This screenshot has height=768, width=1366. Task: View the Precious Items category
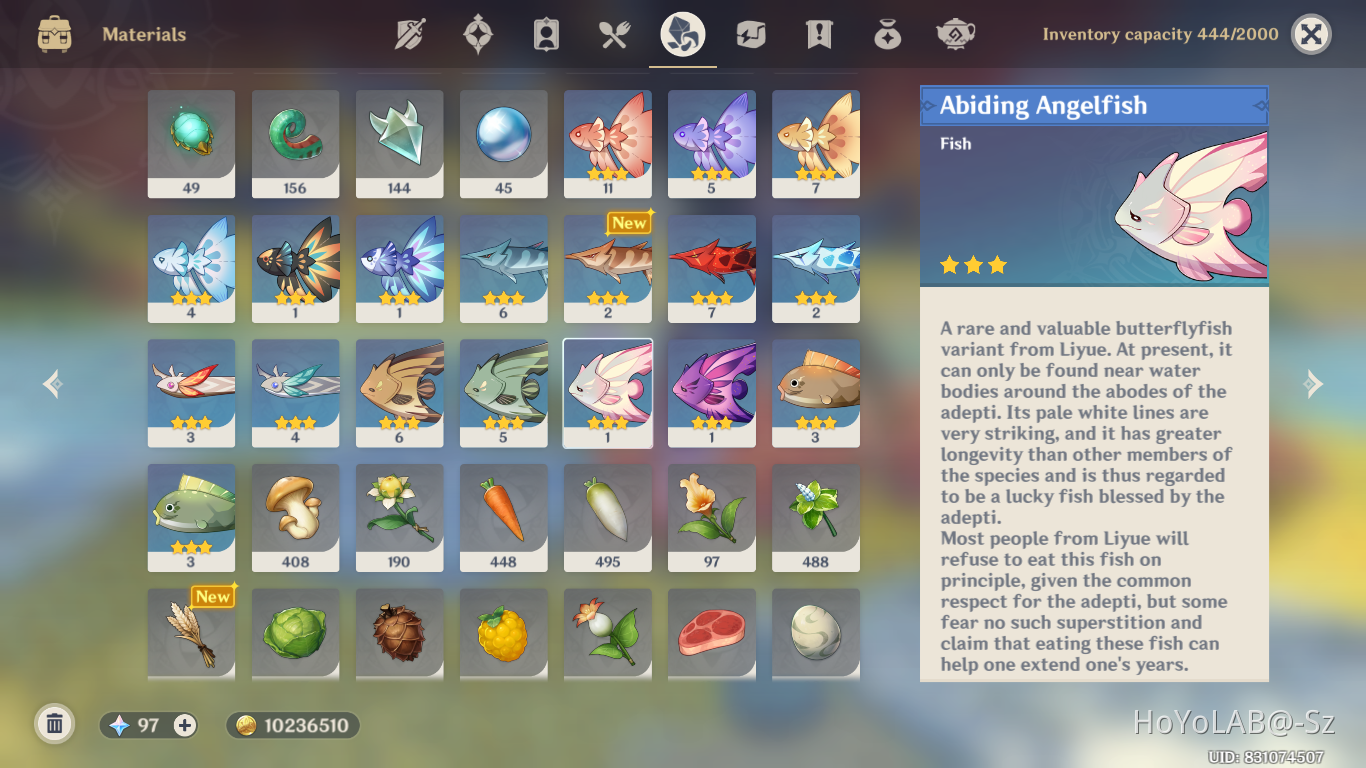pyautogui.click(x=886, y=33)
